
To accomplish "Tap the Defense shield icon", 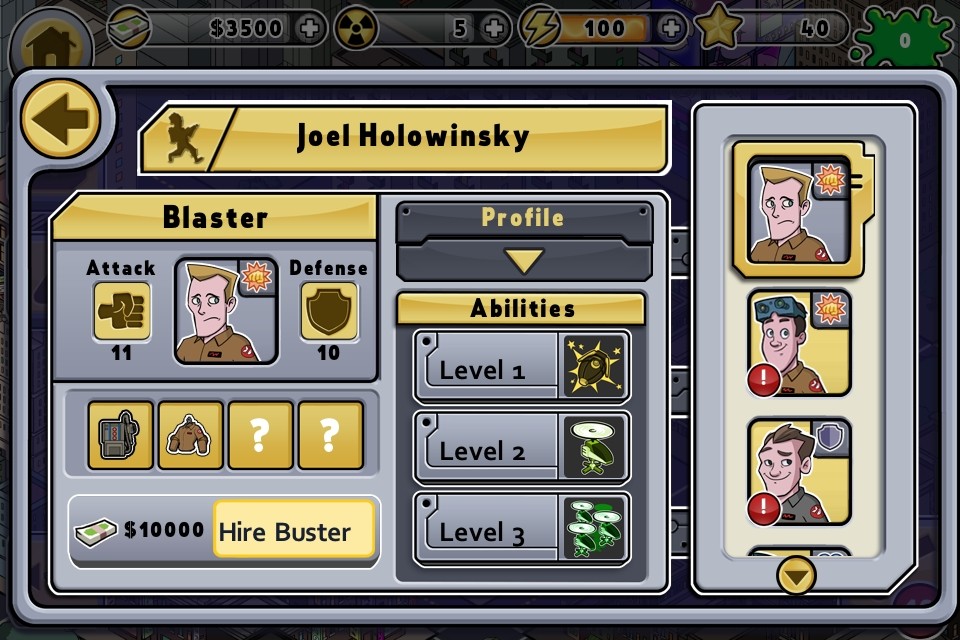I will (328, 311).
